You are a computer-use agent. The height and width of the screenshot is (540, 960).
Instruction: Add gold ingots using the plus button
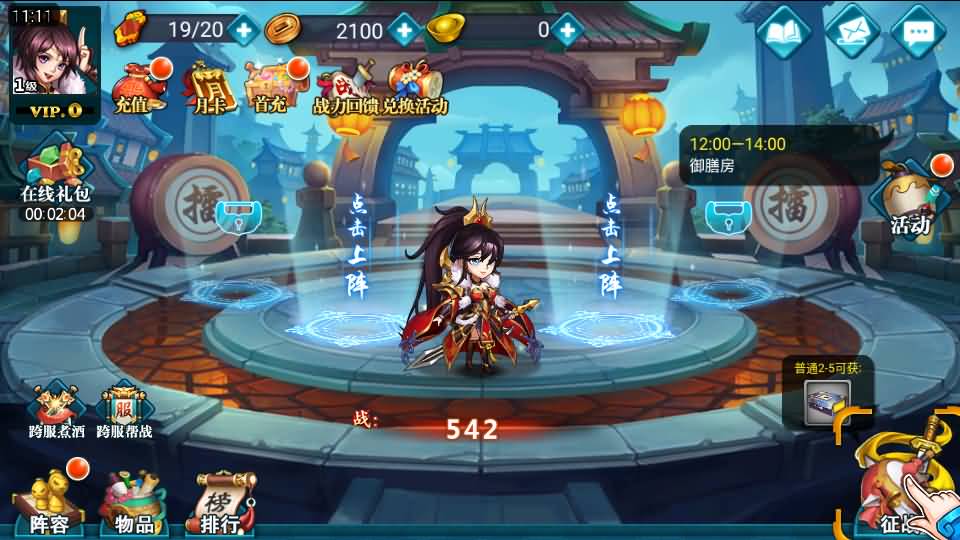[568, 29]
